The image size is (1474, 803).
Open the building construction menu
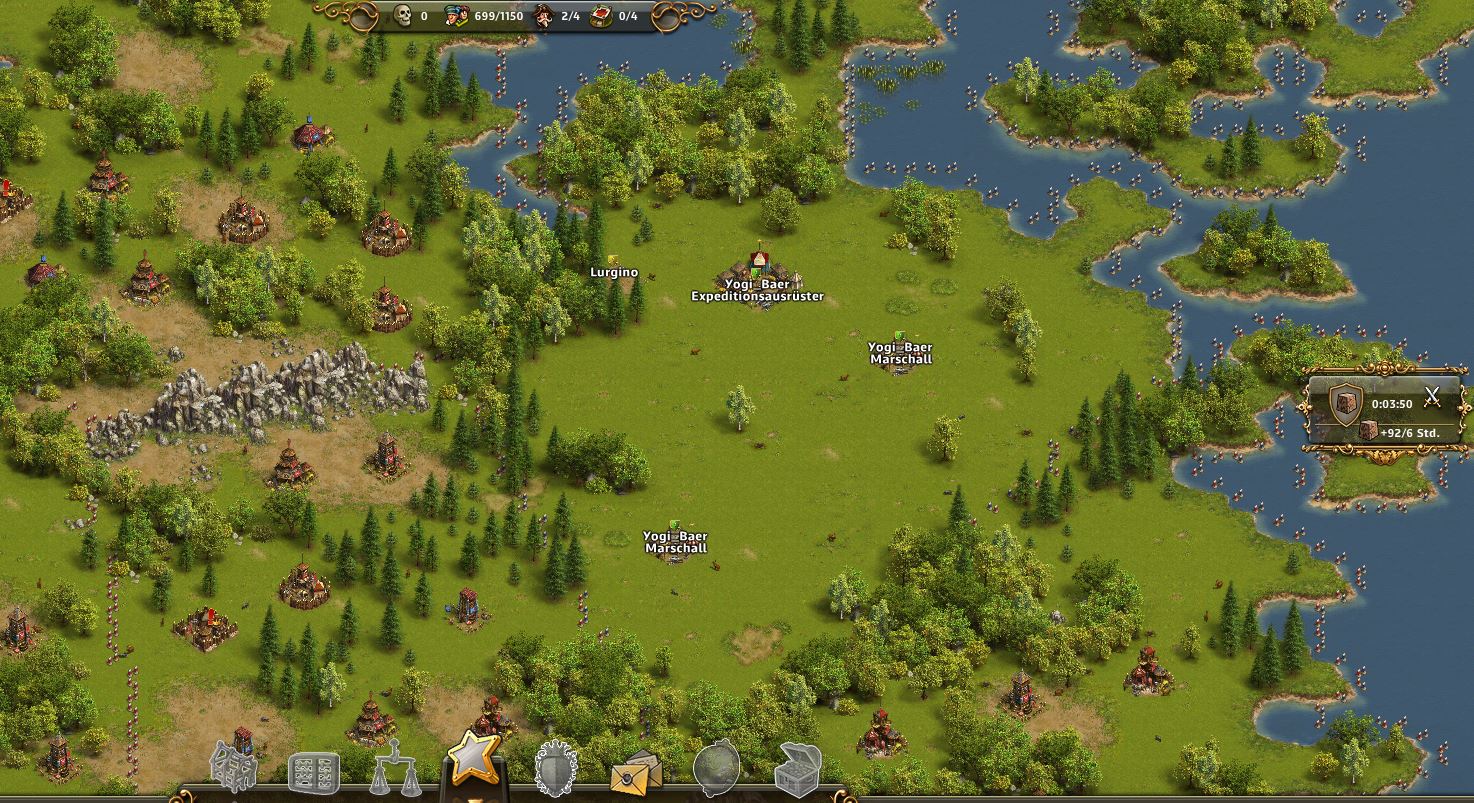[x=234, y=766]
